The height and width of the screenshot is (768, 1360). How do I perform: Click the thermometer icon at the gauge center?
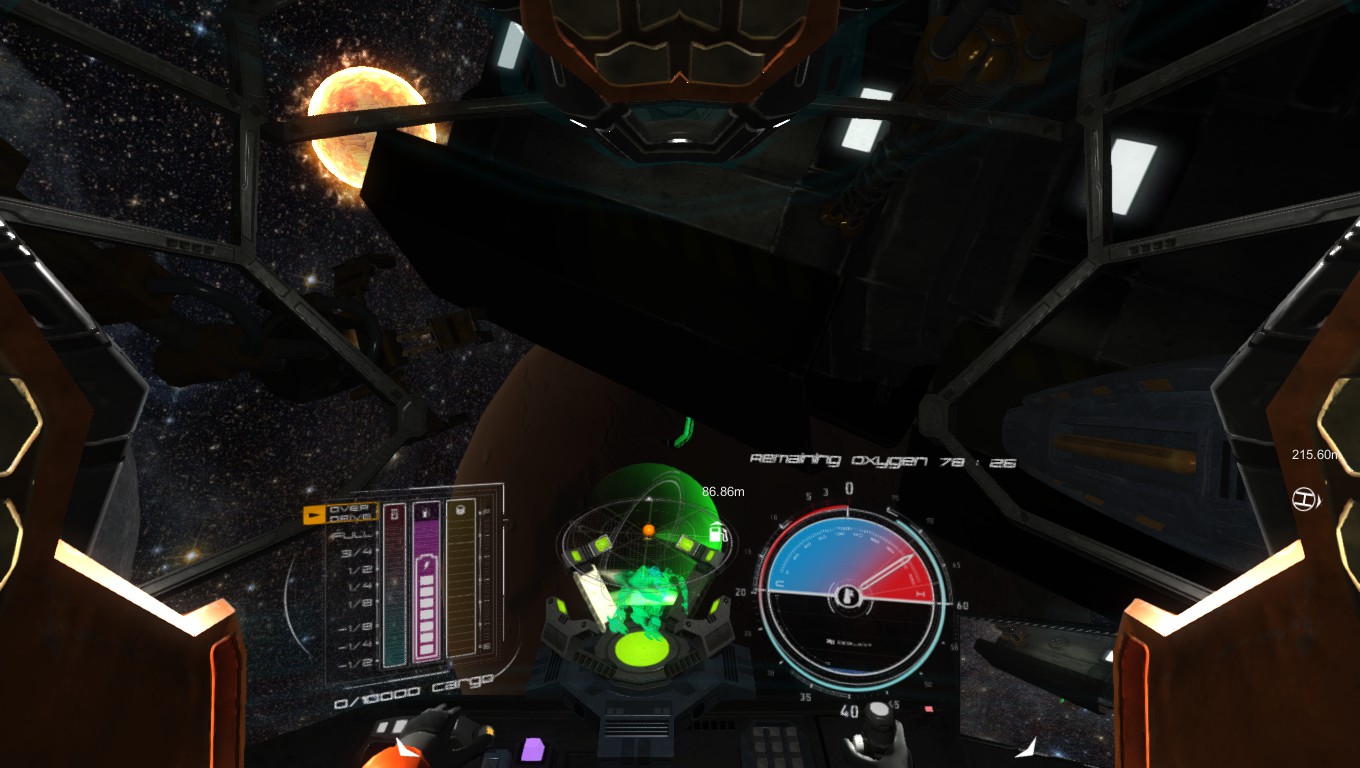coord(849,597)
